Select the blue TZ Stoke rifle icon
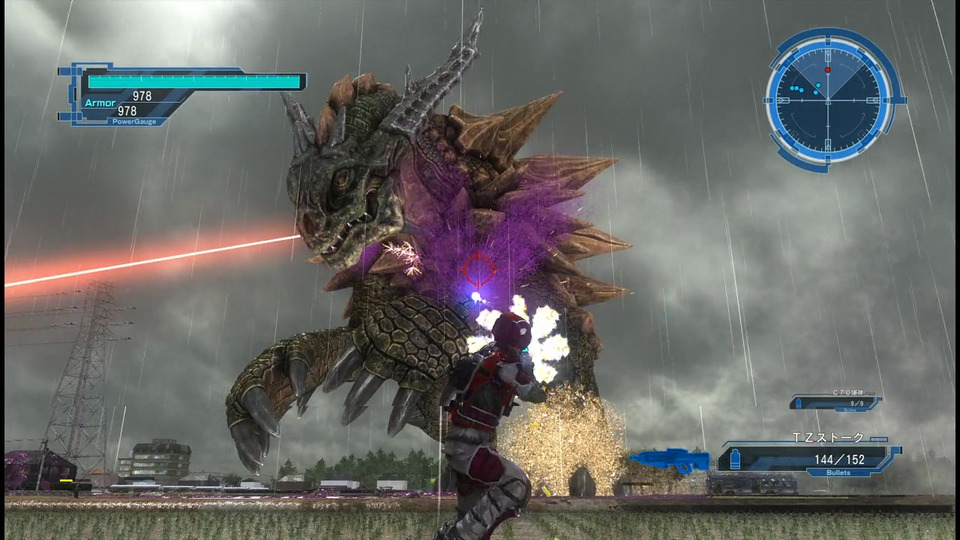 (668, 461)
